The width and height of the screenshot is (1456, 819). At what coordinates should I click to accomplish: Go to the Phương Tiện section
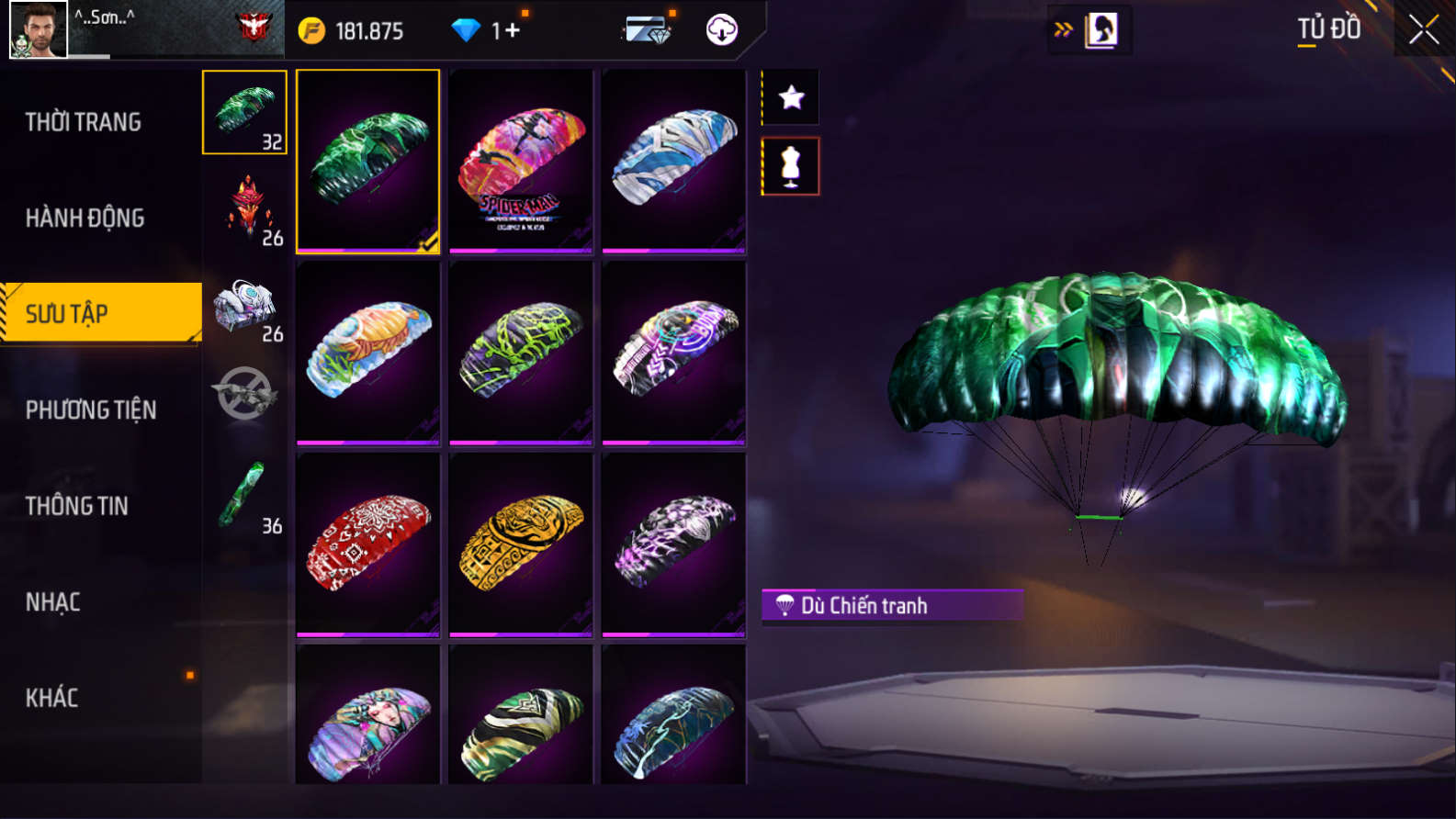pyautogui.click(x=91, y=409)
